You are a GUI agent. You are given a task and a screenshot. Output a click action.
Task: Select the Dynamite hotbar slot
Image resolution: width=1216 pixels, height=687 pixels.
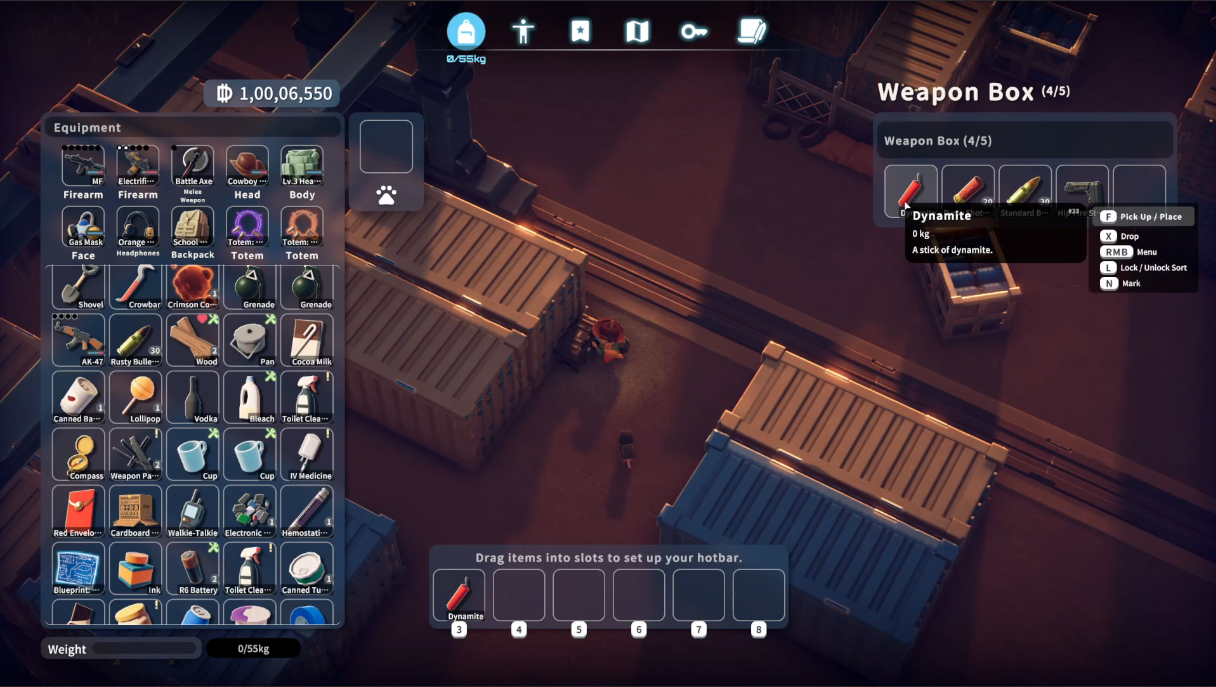[459, 594]
